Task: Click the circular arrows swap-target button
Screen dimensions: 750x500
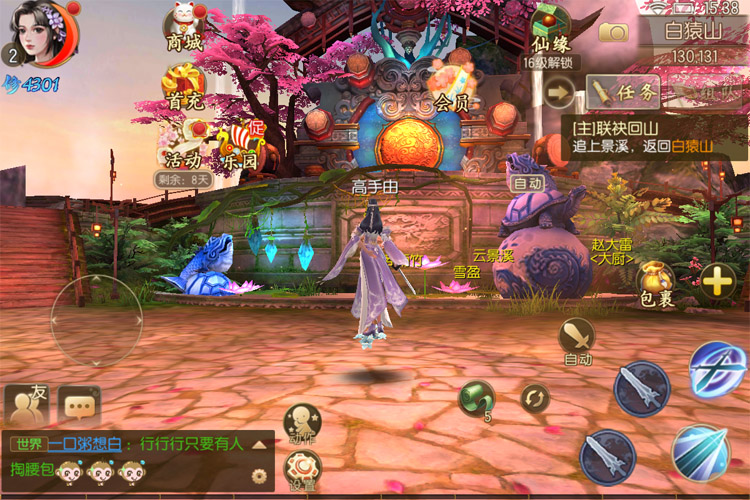Action: [535, 398]
